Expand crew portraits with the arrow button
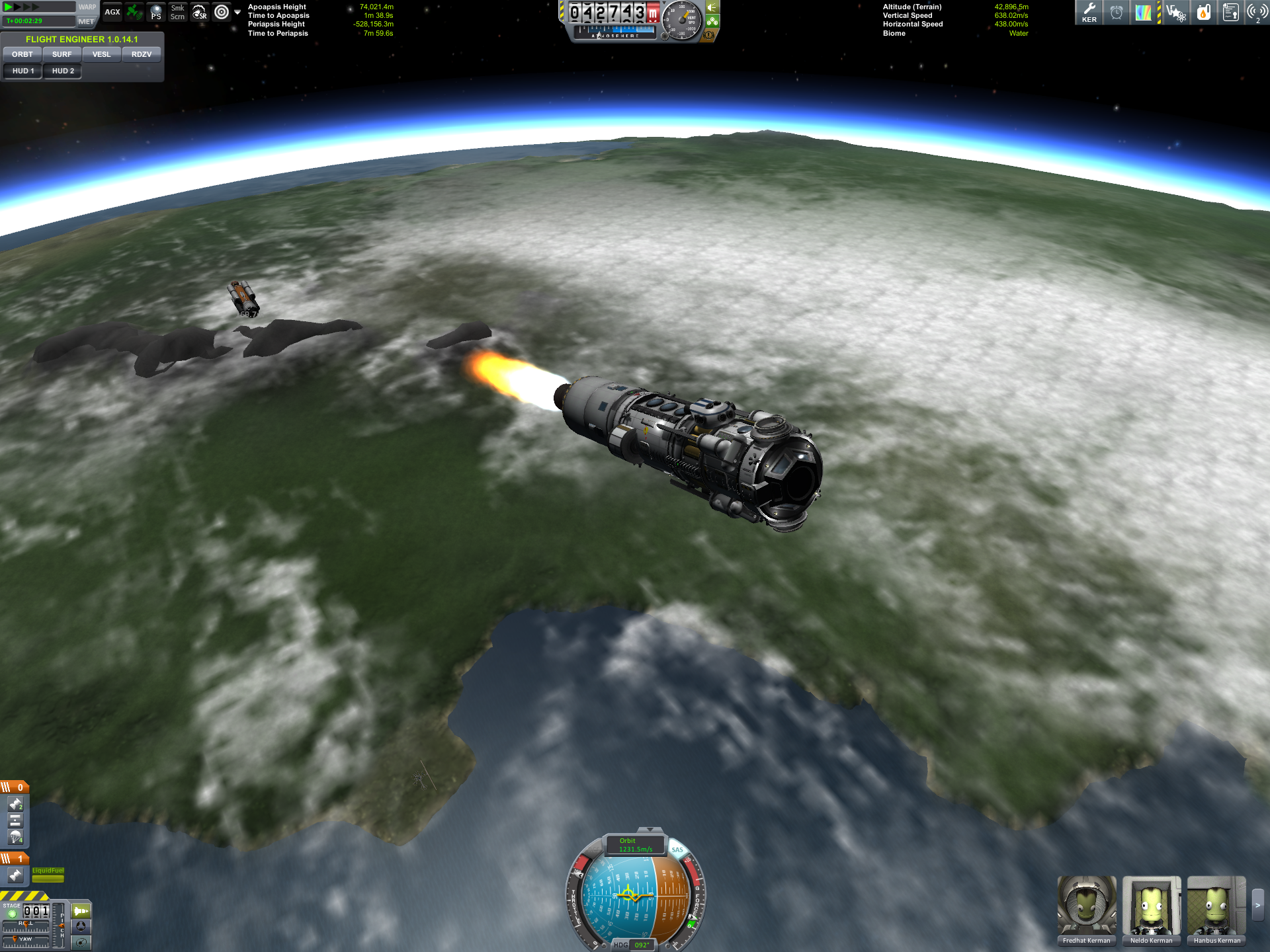Image resolution: width=1270 pixels, height=952 pixels. [1257, 905]
